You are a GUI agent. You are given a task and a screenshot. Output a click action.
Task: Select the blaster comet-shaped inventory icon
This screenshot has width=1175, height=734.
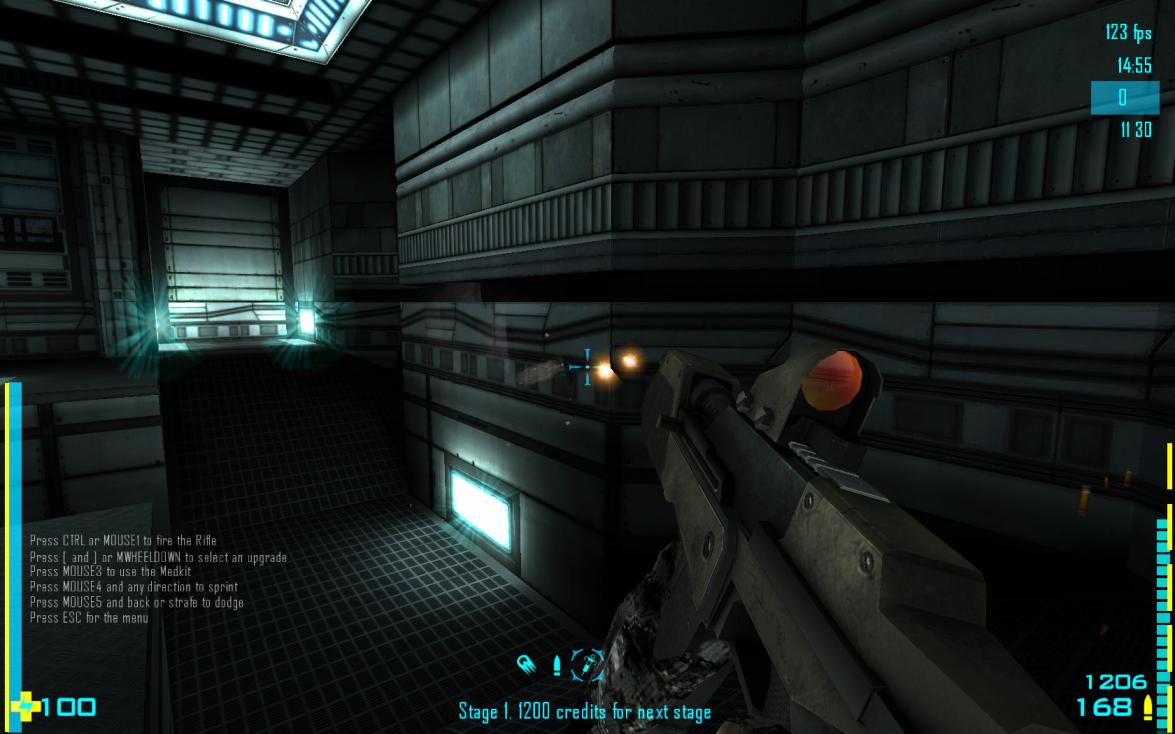coord(526,664)
